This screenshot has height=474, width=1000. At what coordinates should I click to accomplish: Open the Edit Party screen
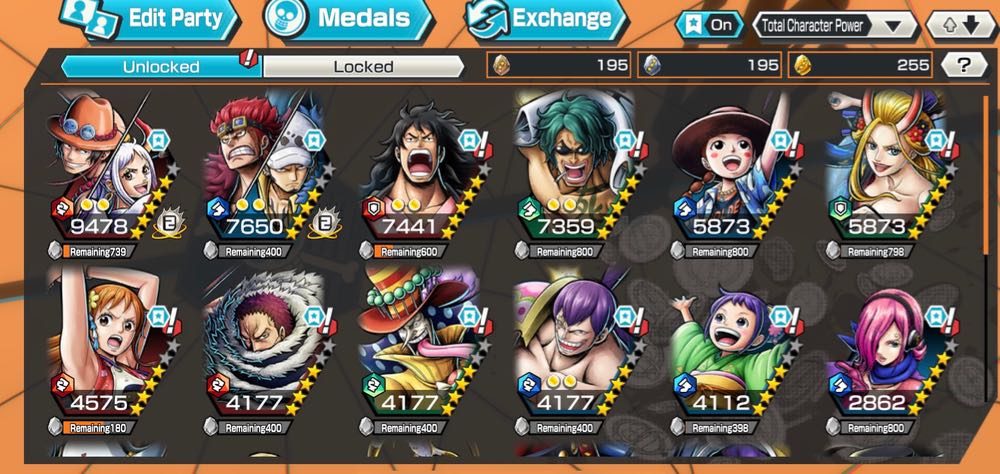150,18
